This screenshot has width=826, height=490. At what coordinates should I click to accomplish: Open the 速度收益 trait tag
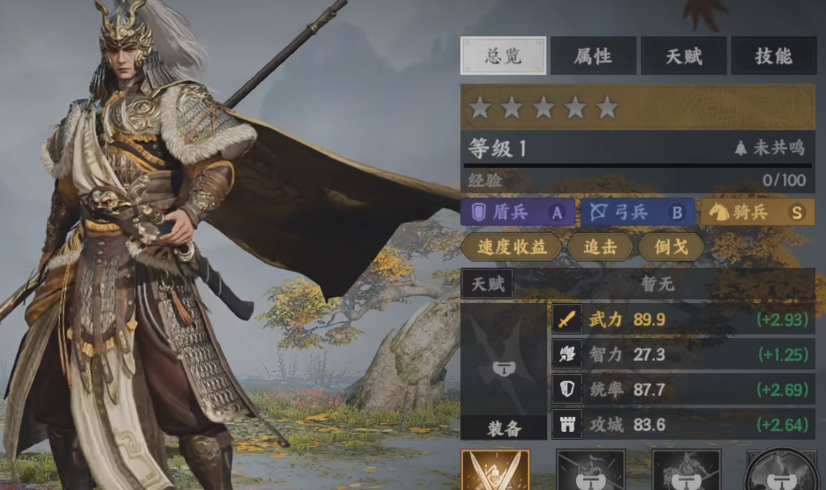(512, 247)
